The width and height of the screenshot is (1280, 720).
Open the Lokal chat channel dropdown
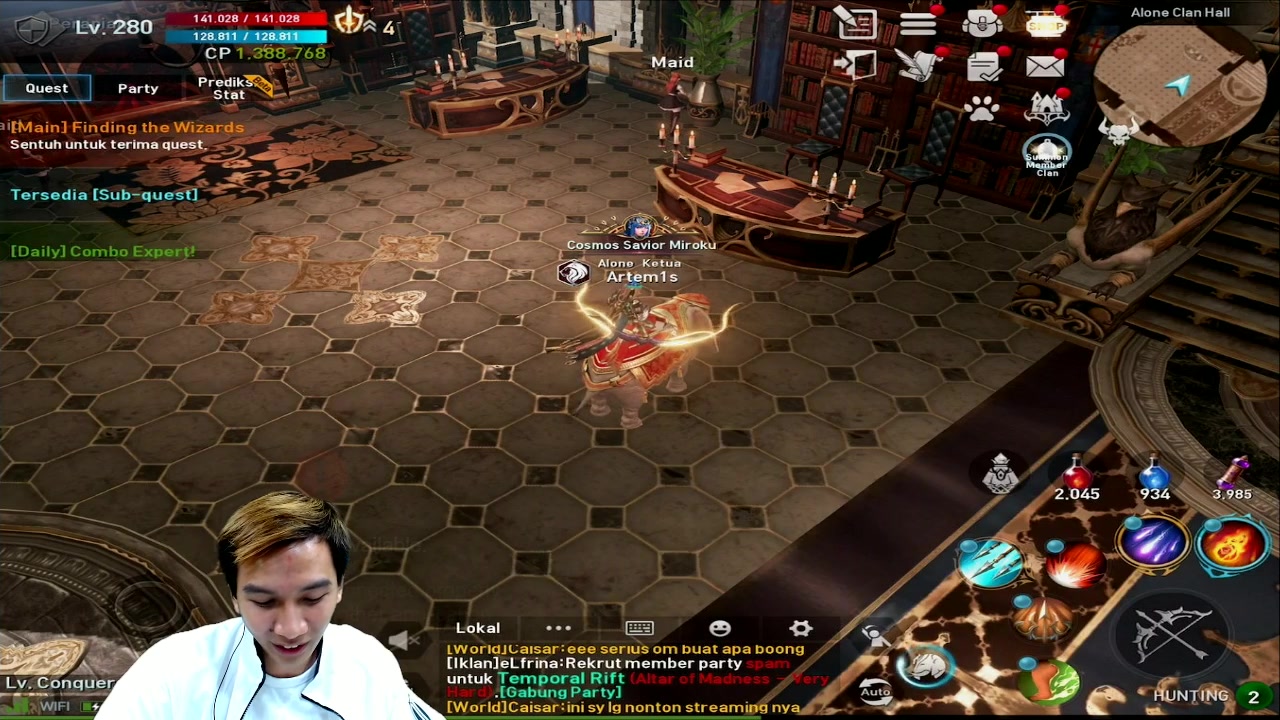click(x=477, y=628)
